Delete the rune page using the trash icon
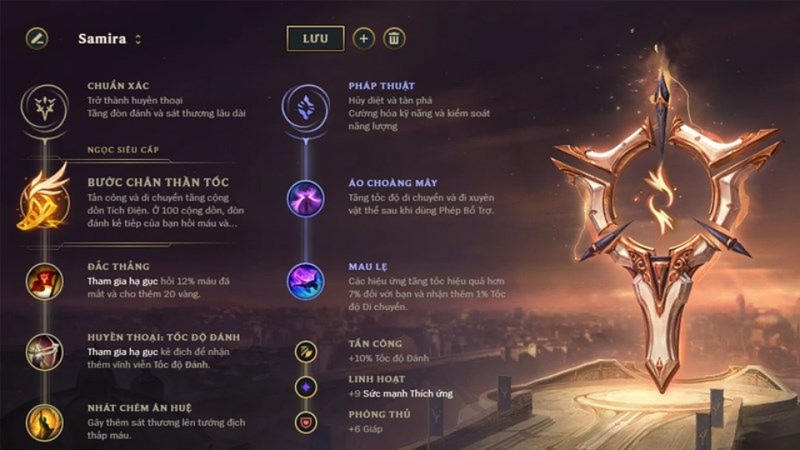This screenshot has height=450, width=800. coord(395,39)
